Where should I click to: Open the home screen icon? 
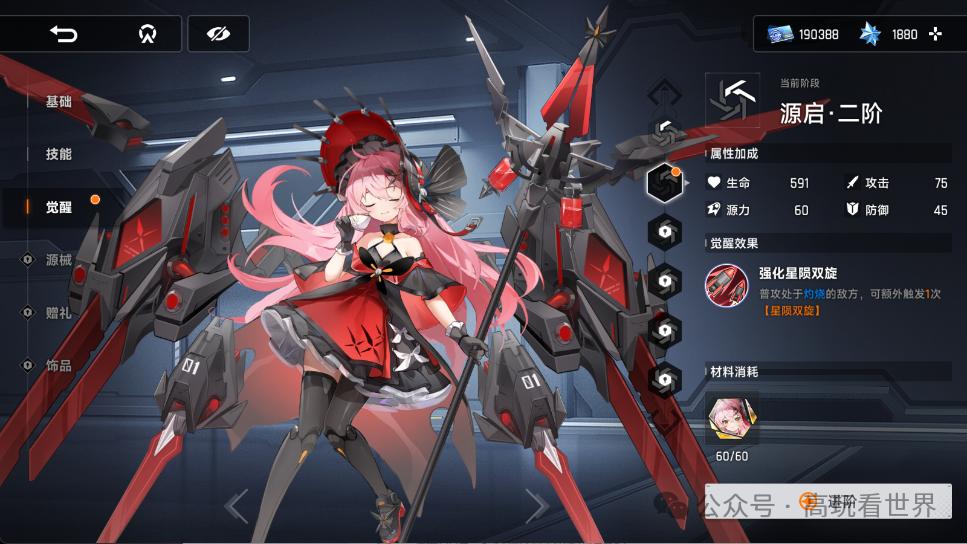coord(148,34)
